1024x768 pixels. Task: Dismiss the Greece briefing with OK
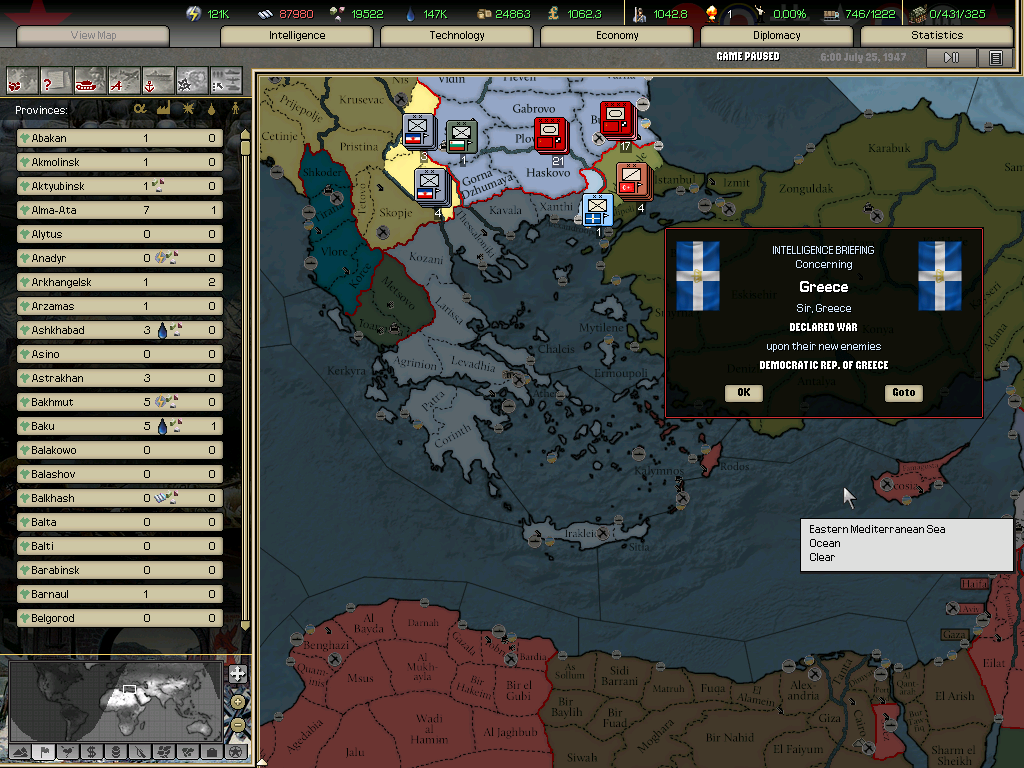[743, 393]
